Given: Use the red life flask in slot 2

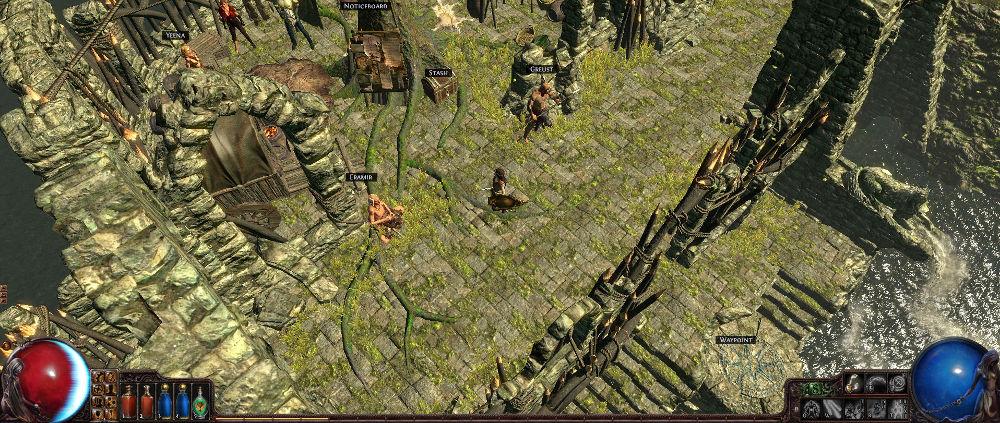Looking at the screenshot, I should point(146,401).
